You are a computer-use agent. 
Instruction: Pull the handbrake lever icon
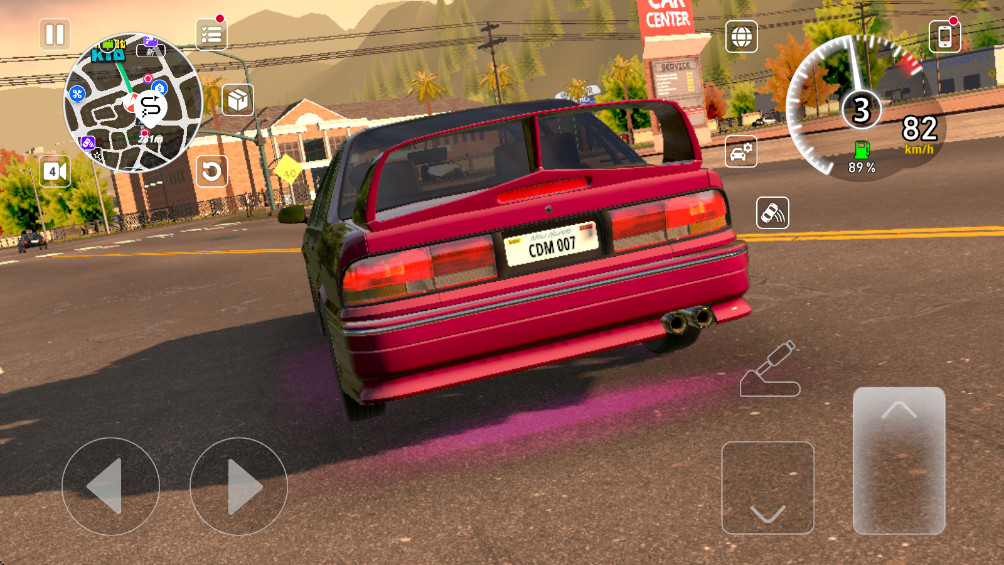(x=770, y=370)
